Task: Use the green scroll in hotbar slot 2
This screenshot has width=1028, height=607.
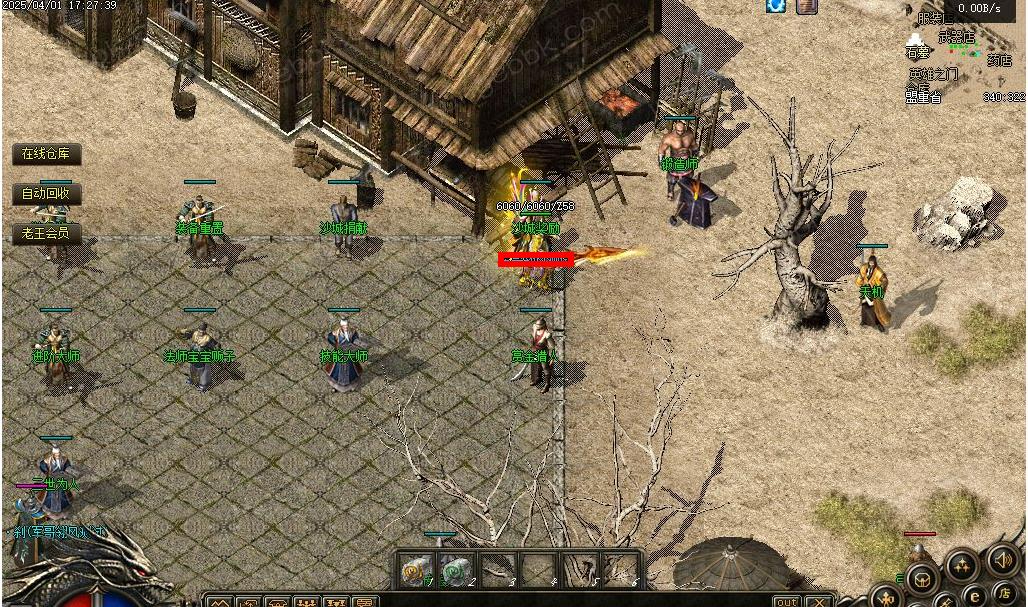Action: click(455, 570)
